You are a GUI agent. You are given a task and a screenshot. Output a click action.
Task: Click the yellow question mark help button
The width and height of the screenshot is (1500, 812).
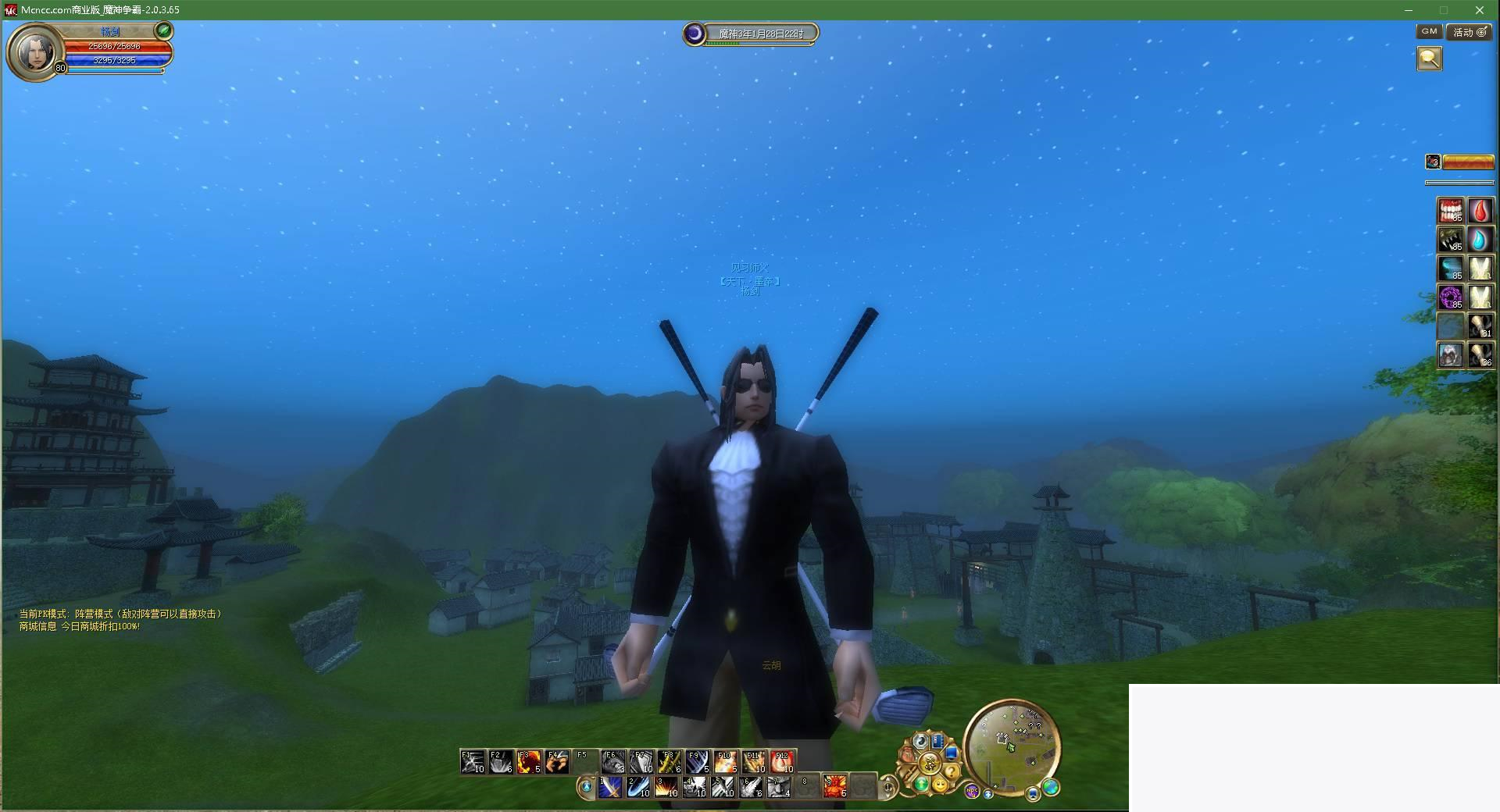click(x=951, y=771)
